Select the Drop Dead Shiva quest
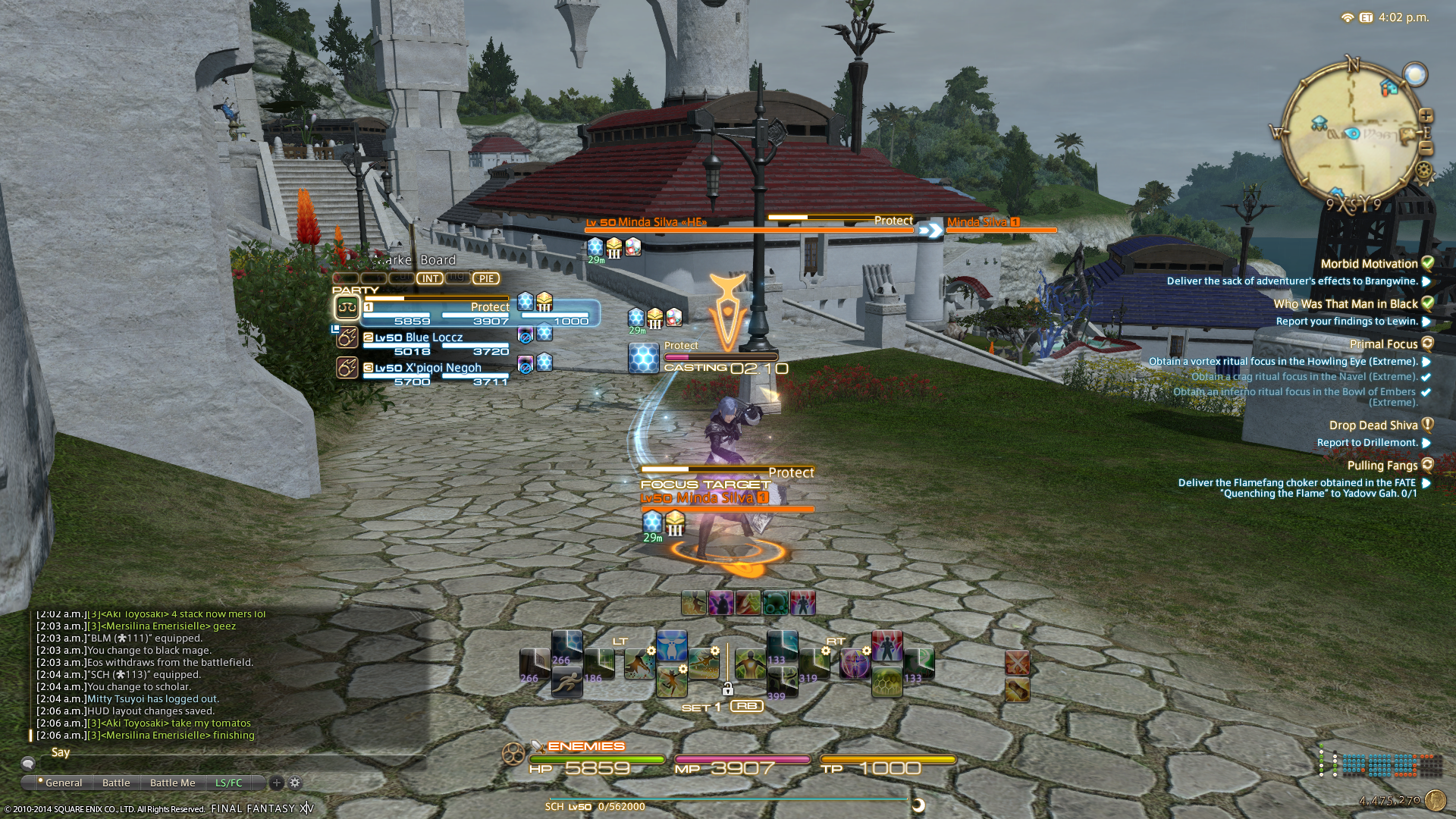 [x=1373, y=425]
